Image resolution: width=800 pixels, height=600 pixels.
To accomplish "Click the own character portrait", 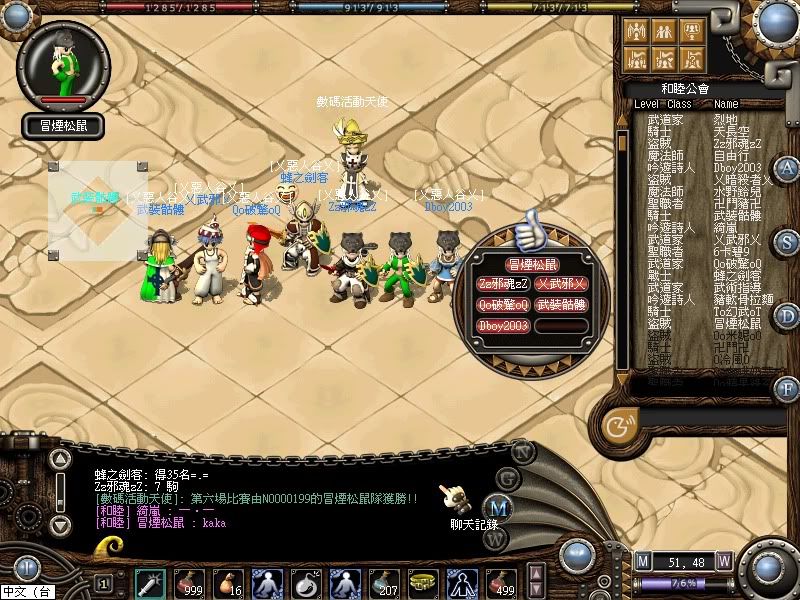I will pyautogui.click(x=64, y=62).
